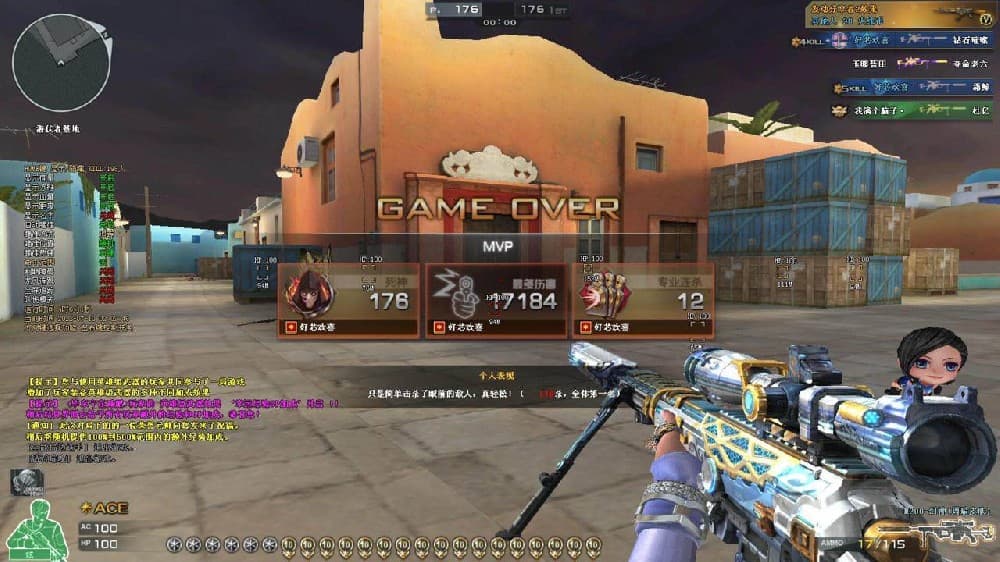The image size is (1000, 562).
Task: Select the MVP kills card showing 176
Action: (x=348, y=300)
